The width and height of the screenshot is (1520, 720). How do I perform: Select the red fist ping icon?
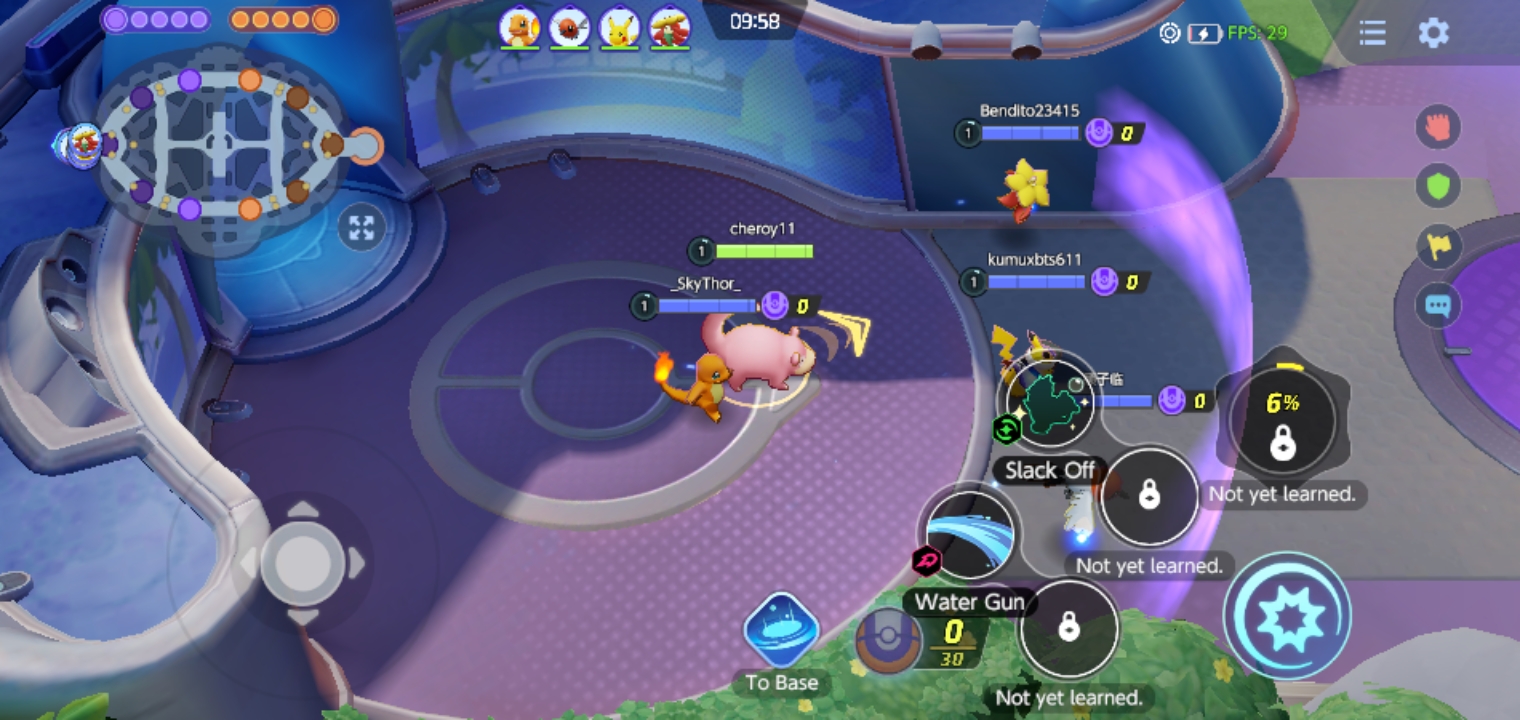tap(1438, 127)
